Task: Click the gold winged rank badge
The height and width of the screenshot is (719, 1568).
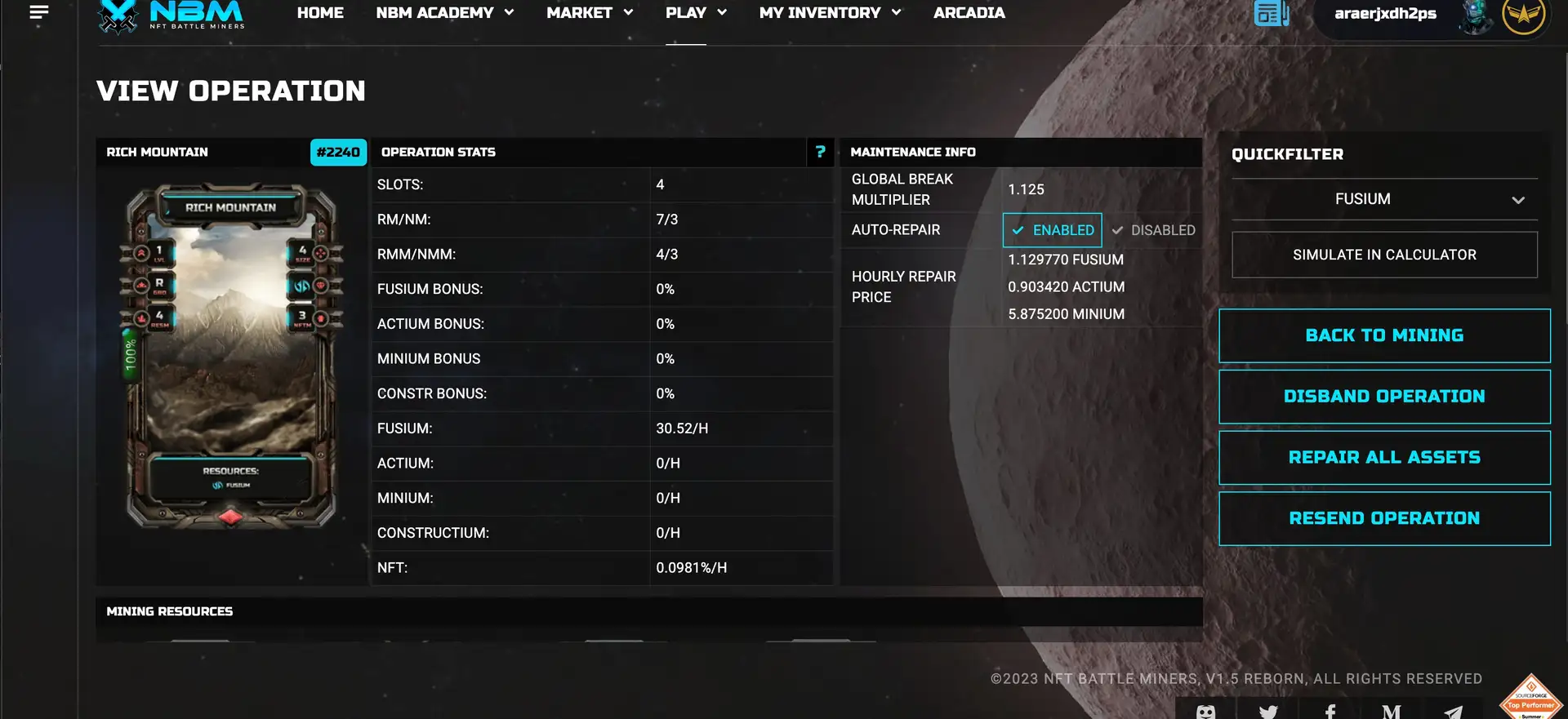Action: point(1523,14)
